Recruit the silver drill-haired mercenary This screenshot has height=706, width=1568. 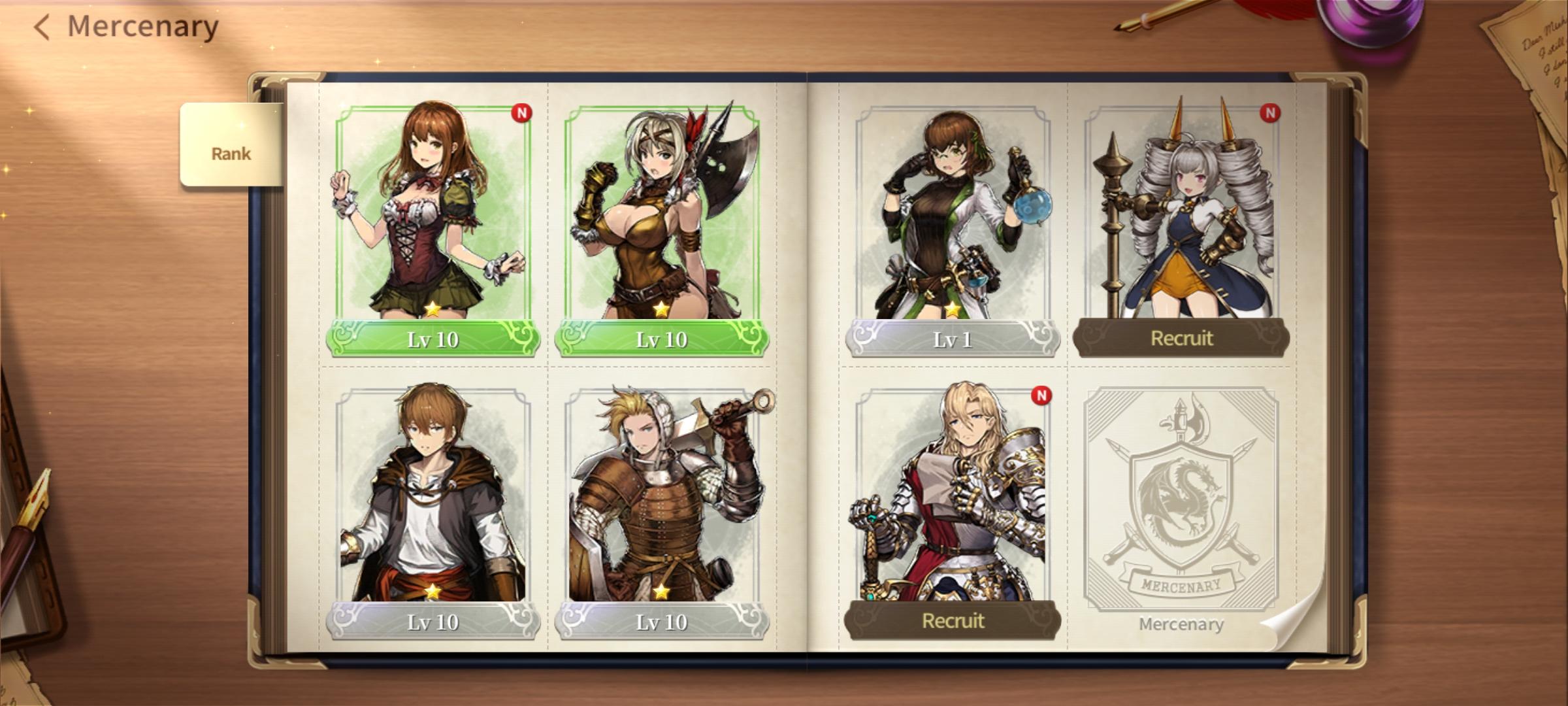tap(1181, 338)
